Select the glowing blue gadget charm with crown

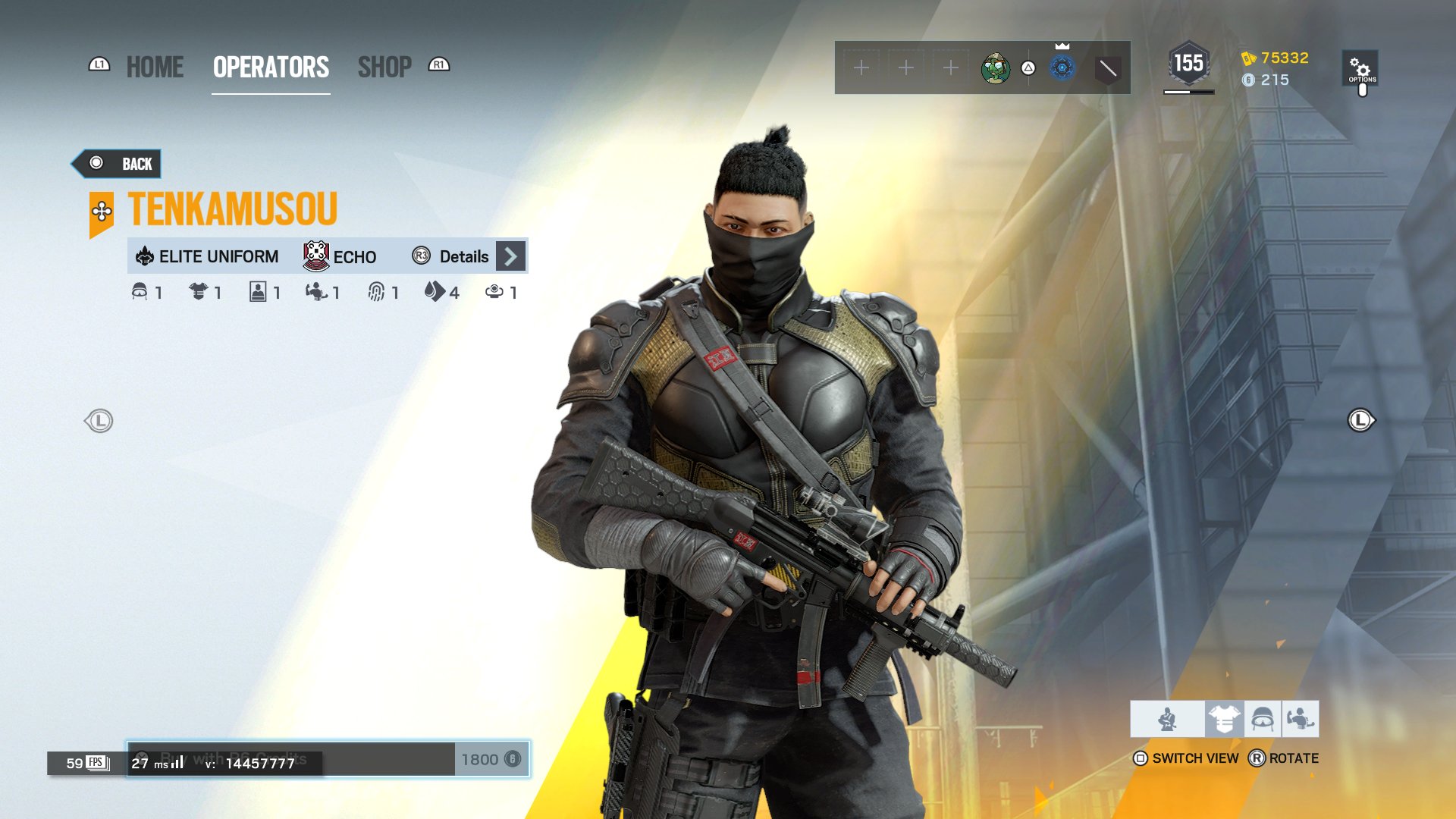click(1063, 70)
